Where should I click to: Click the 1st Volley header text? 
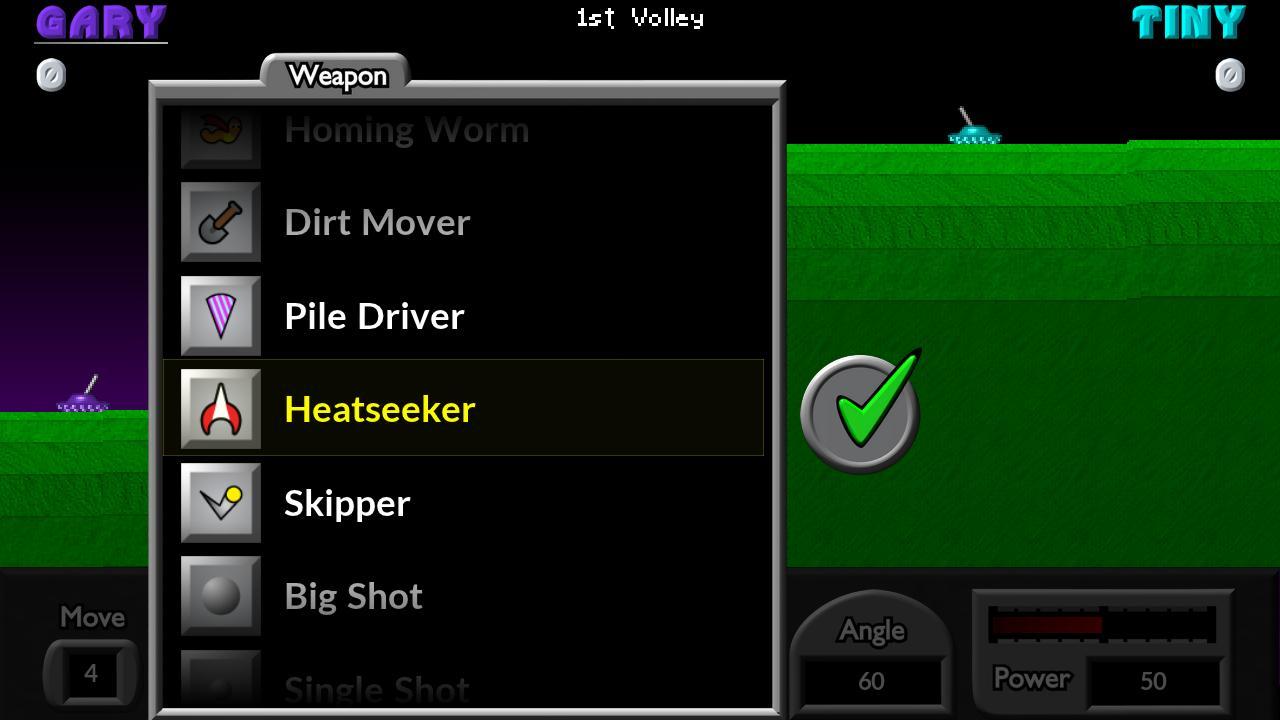pos(639,17)
